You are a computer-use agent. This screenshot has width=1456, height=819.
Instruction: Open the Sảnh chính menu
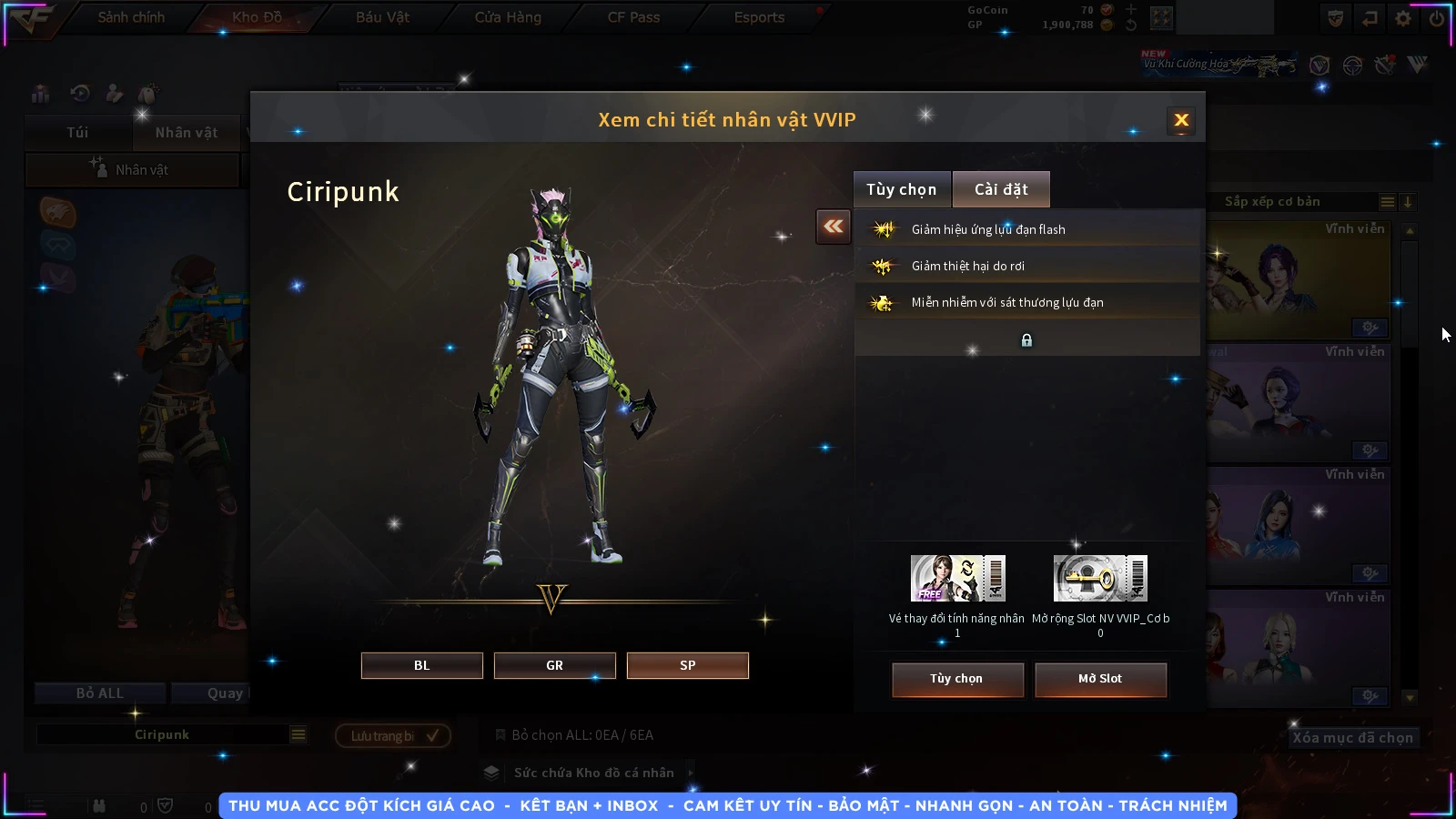[x=131, y=17]
